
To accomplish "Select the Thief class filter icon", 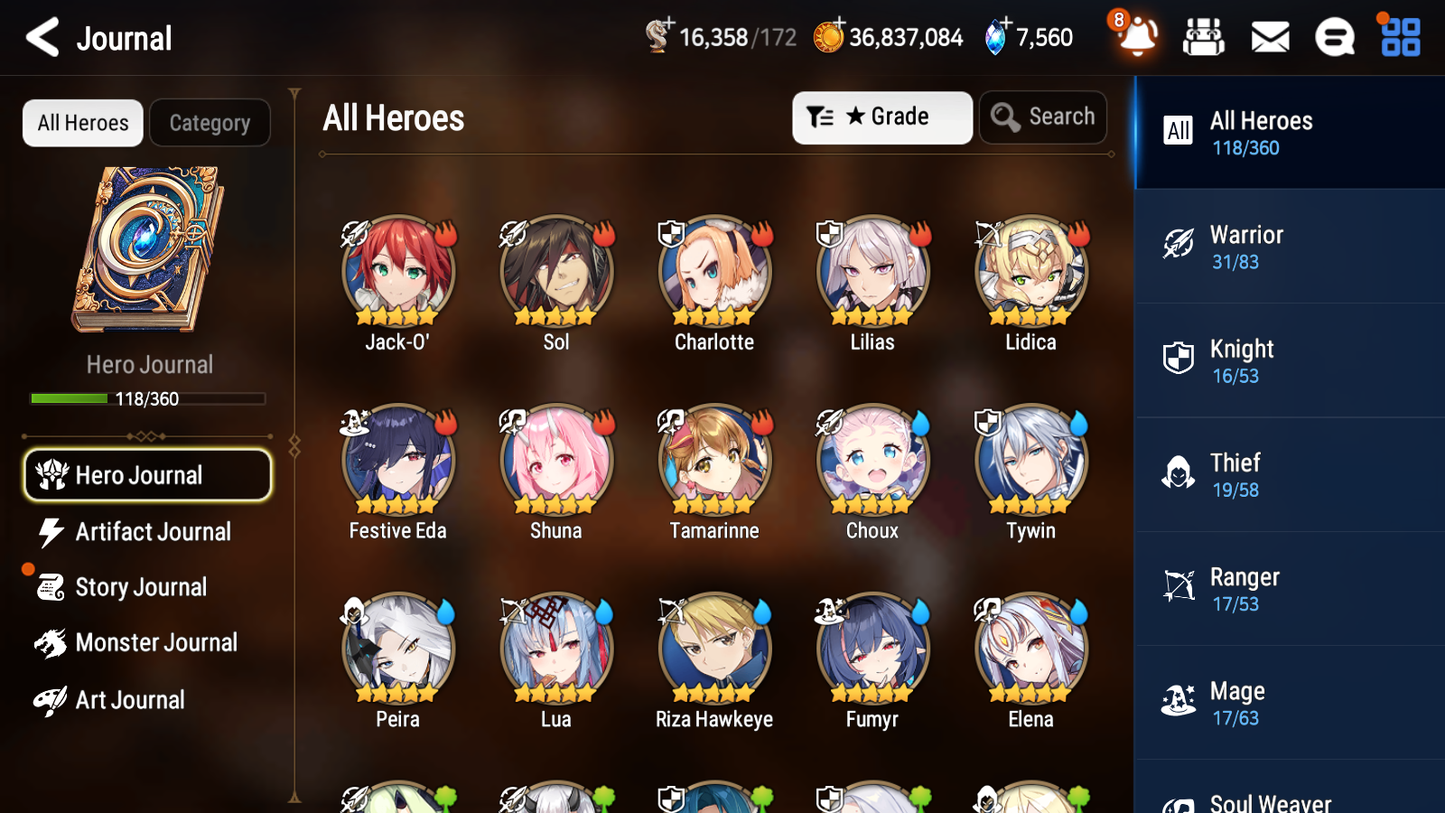I will [x=1178, y=475].
